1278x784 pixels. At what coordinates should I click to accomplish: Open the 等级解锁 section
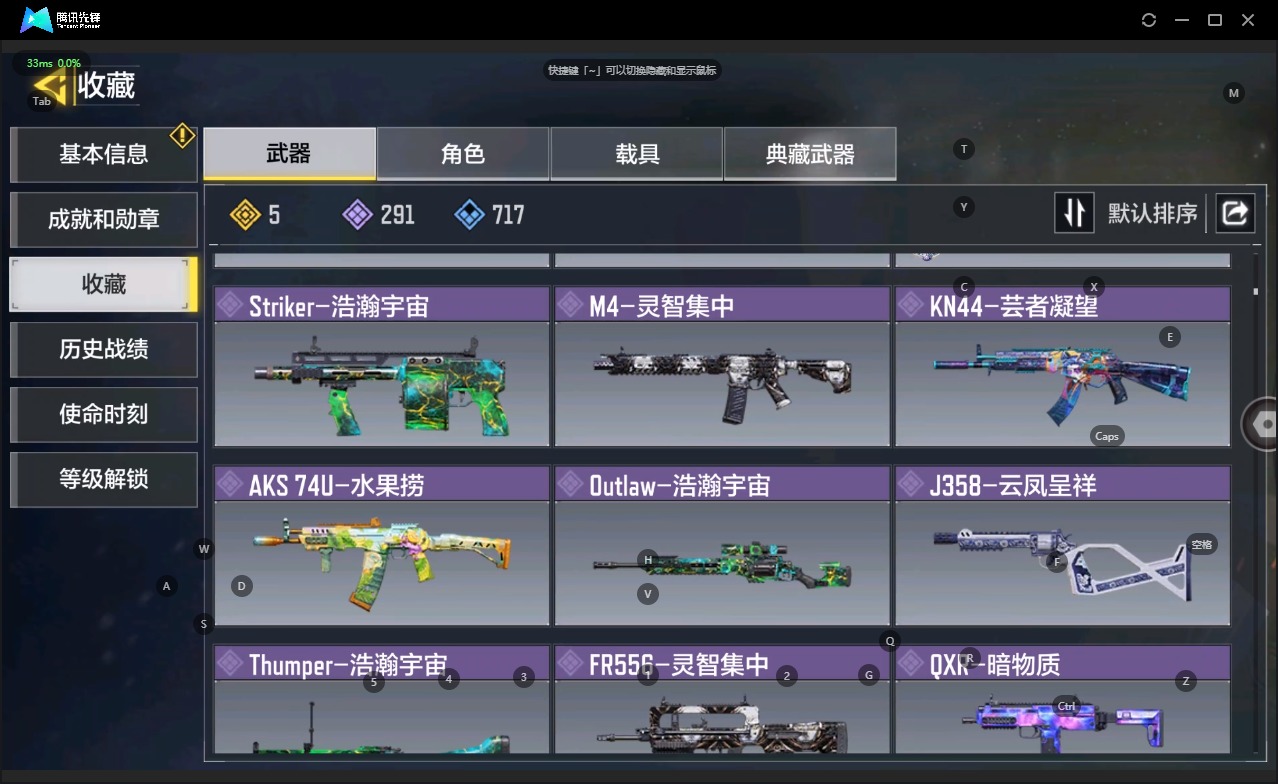pos(103,479)
